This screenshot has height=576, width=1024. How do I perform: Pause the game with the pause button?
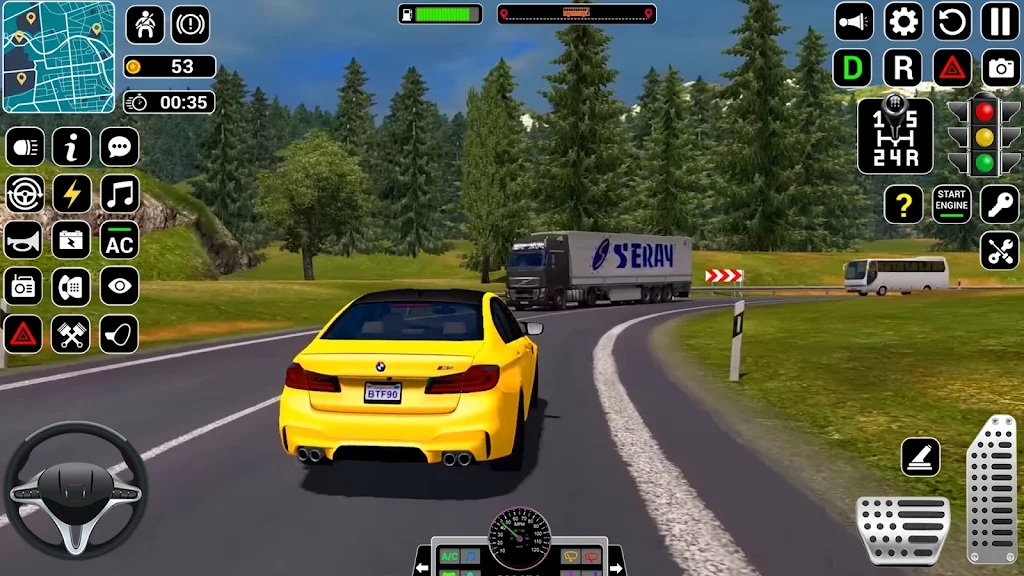tap(1000, 21)
